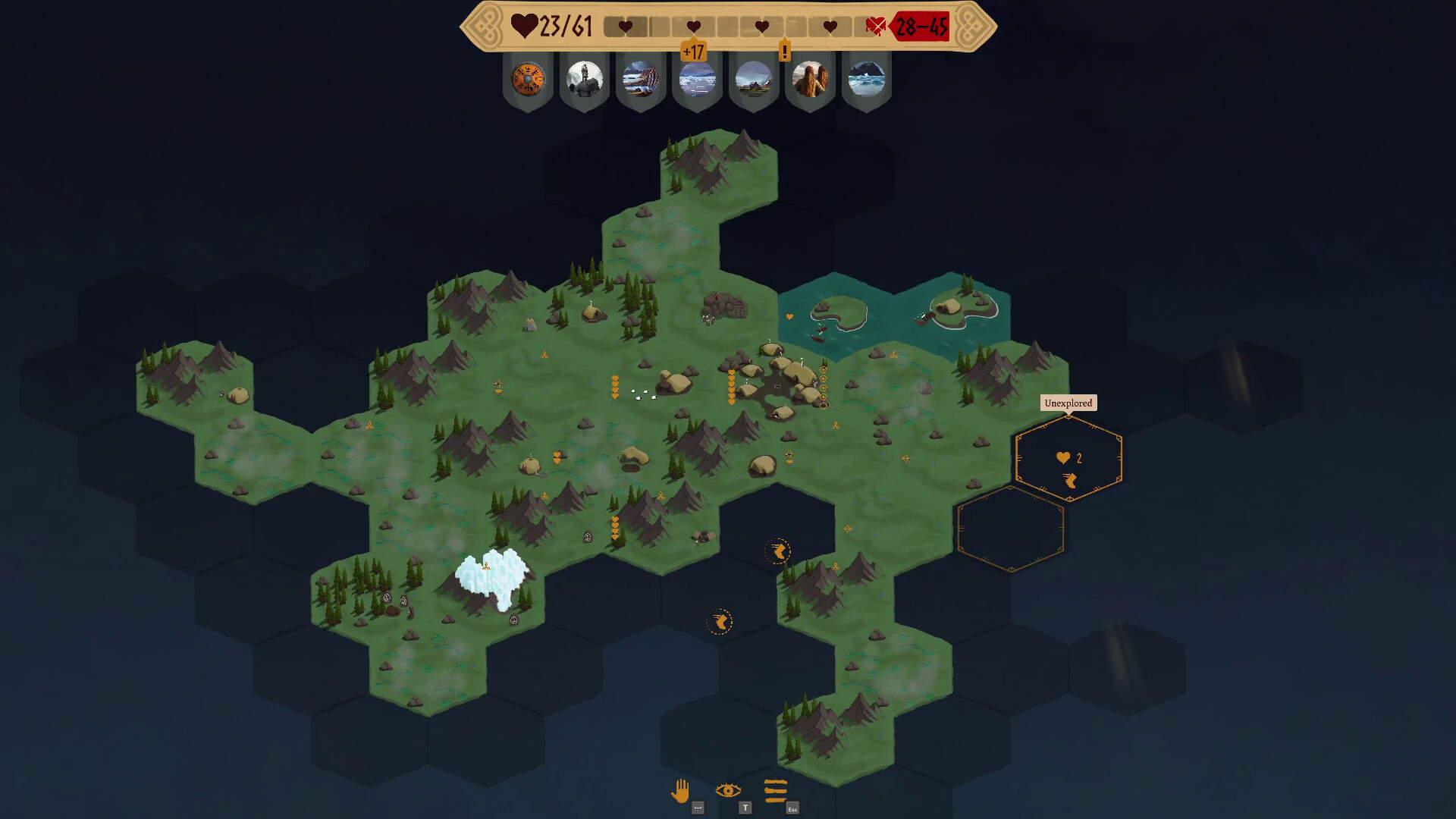Activate the hand pause tool at bottom
Viewport: 1456px width, 819px height.
point(680,790)
